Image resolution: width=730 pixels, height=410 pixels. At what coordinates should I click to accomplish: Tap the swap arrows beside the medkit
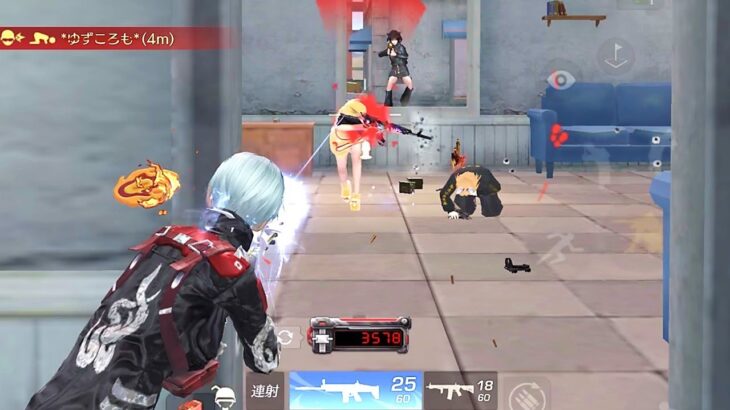pos(287,338)
